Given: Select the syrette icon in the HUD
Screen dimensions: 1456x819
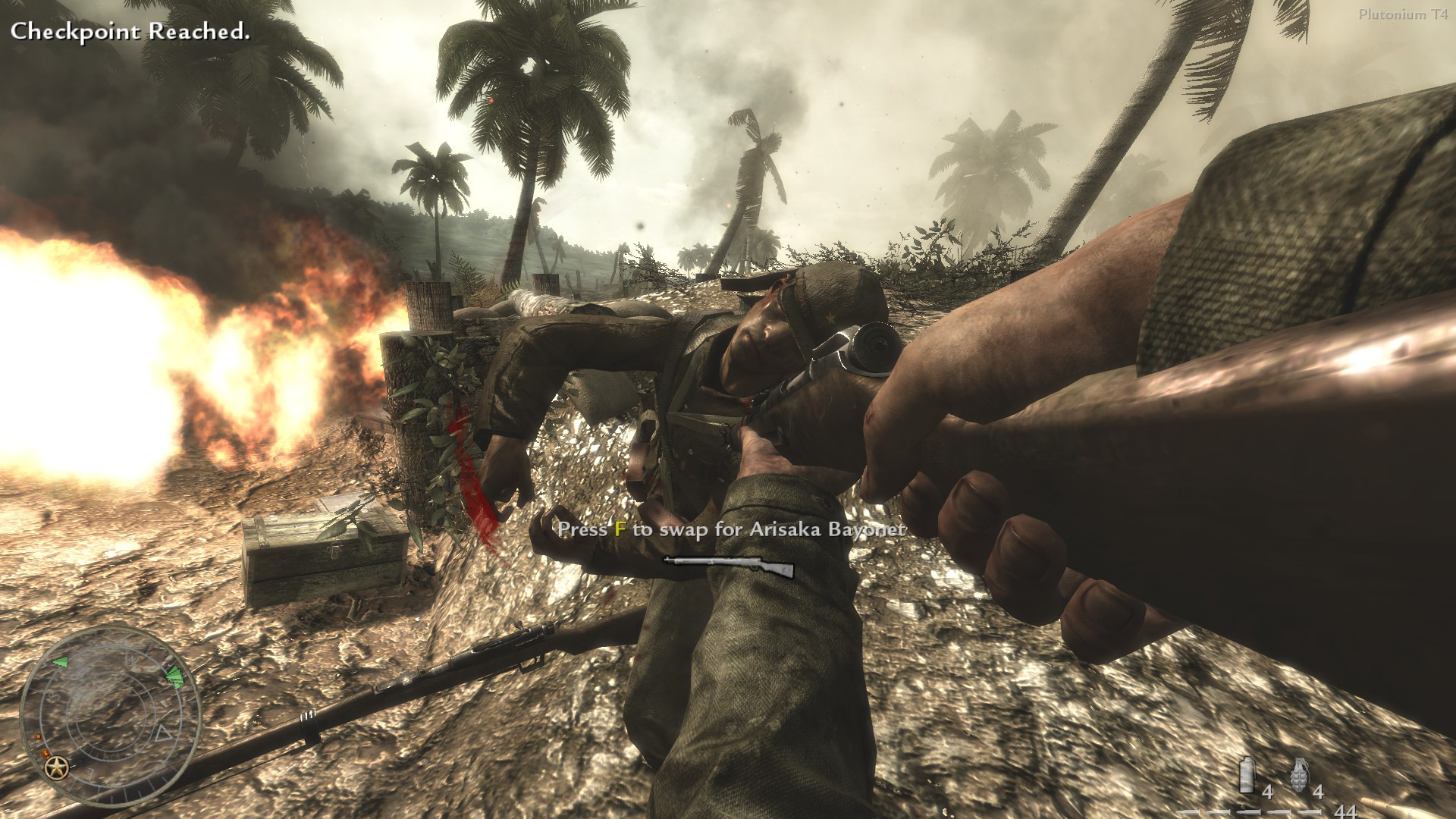Looking at the screenshot, I should (1247, 775).
